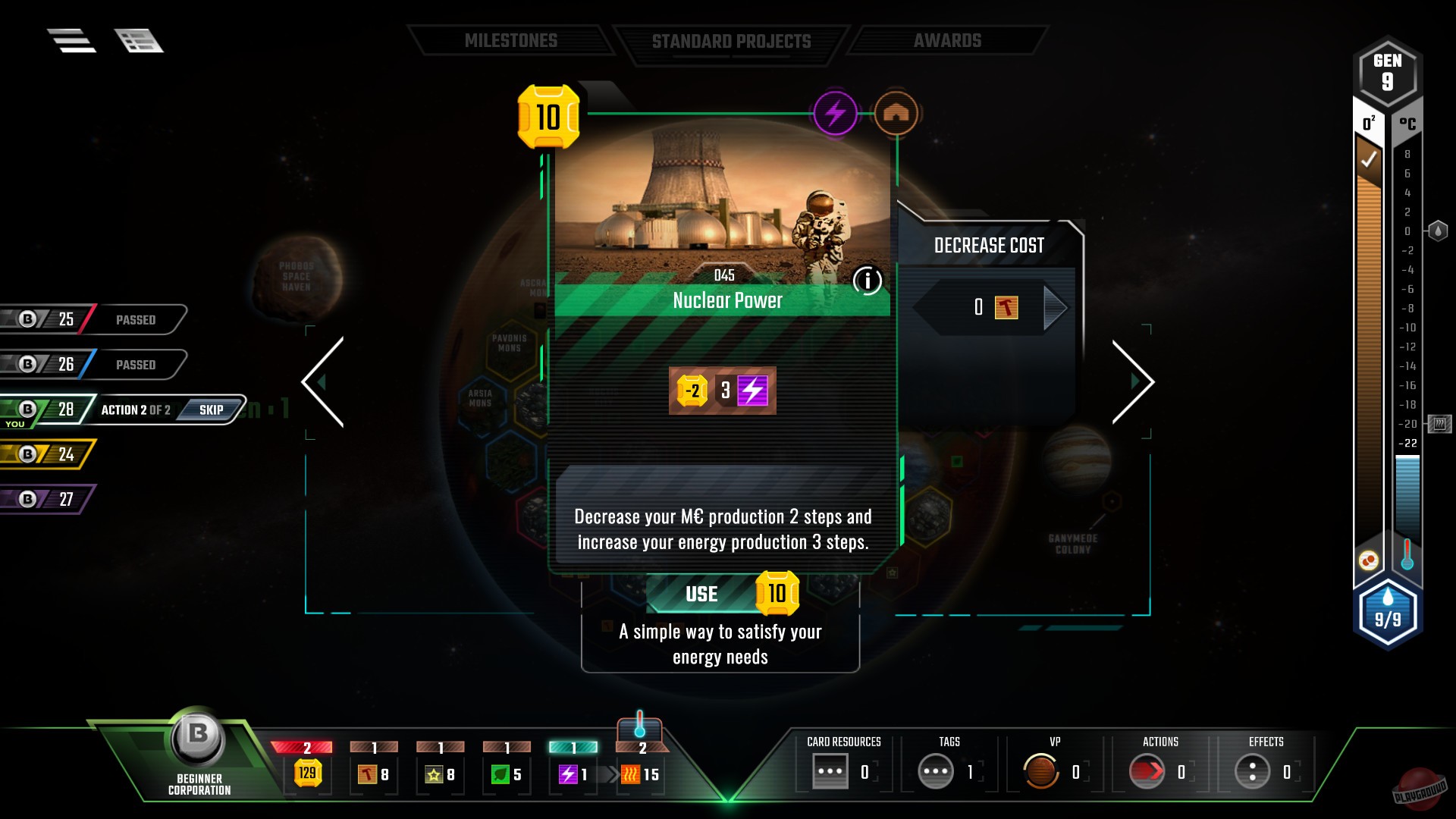Select the purple power tag icon
This screenshot has height=819, width=1456.
[x=835, y=112]
